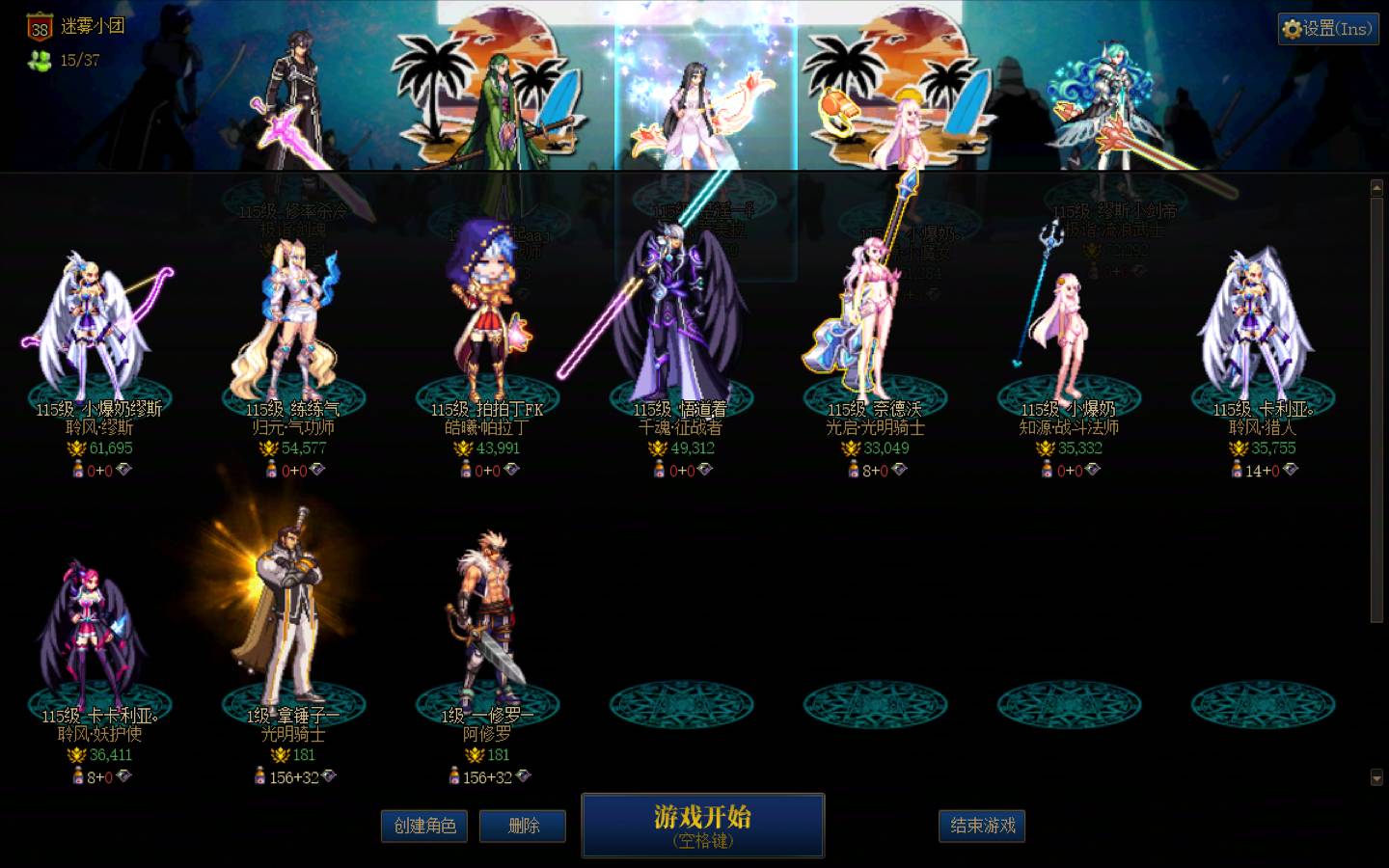Click the 创建角色 create character button
The width and height of the screenshot is (1389, 868).
point(424,827)
